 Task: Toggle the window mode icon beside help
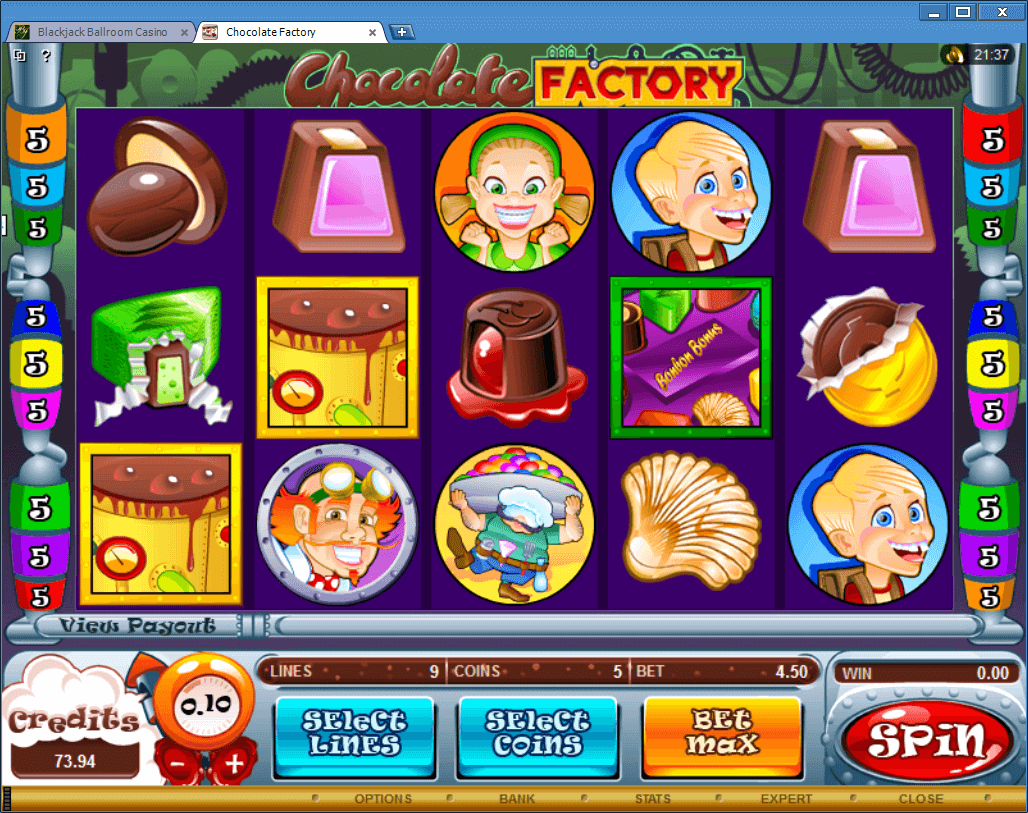(x=20, y=56)
